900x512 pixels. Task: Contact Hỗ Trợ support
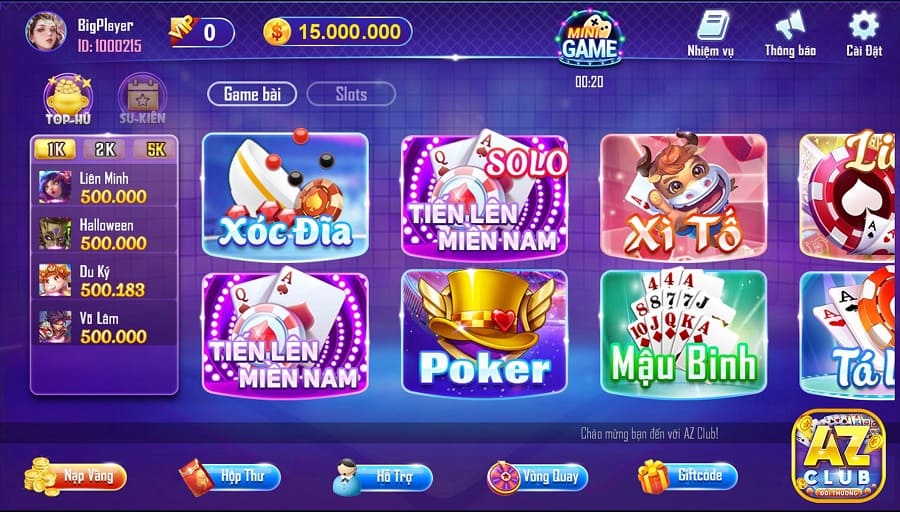383,476
